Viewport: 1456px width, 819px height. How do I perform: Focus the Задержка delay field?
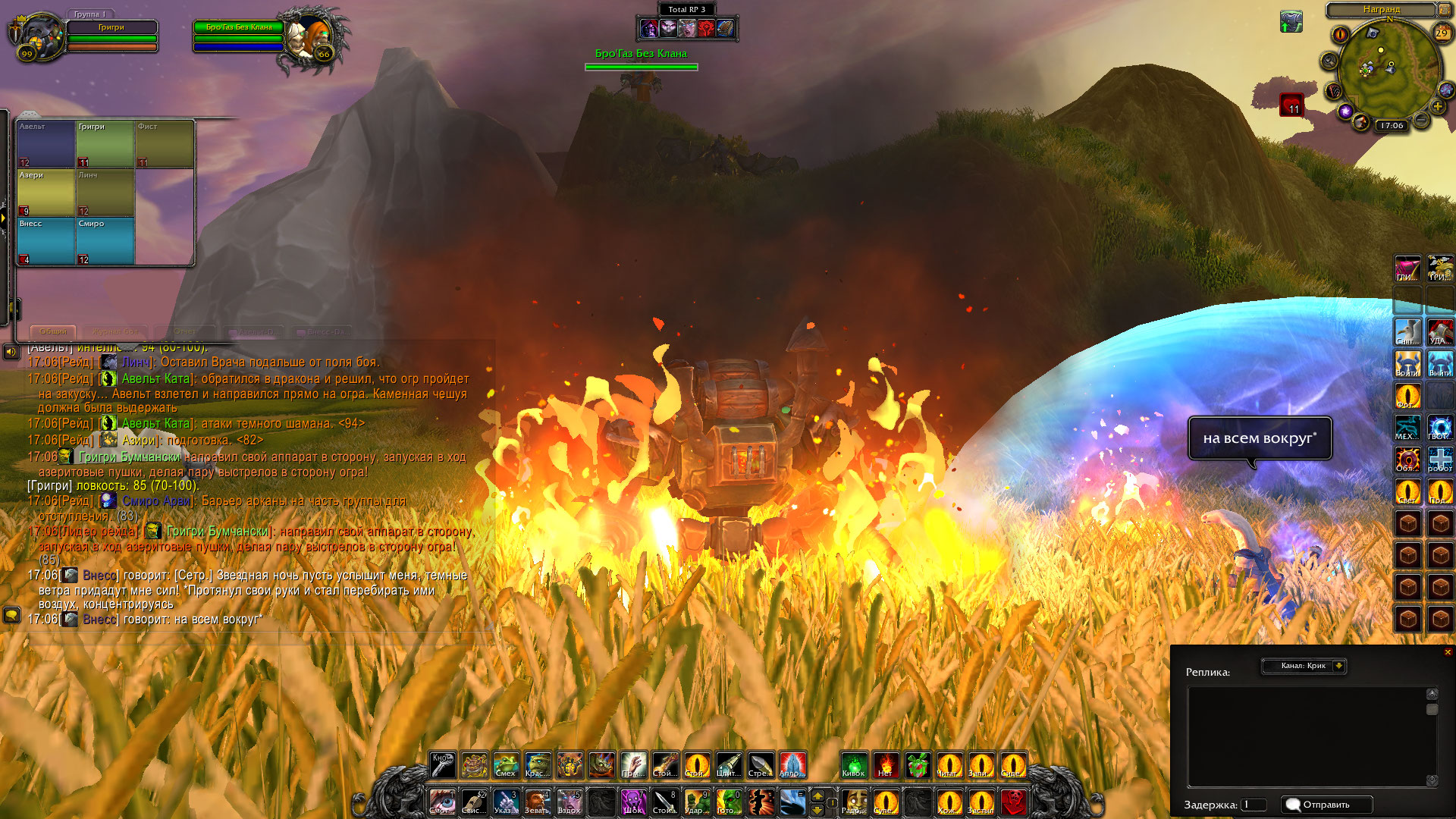pyautogui.click(x=1254, y=805)
